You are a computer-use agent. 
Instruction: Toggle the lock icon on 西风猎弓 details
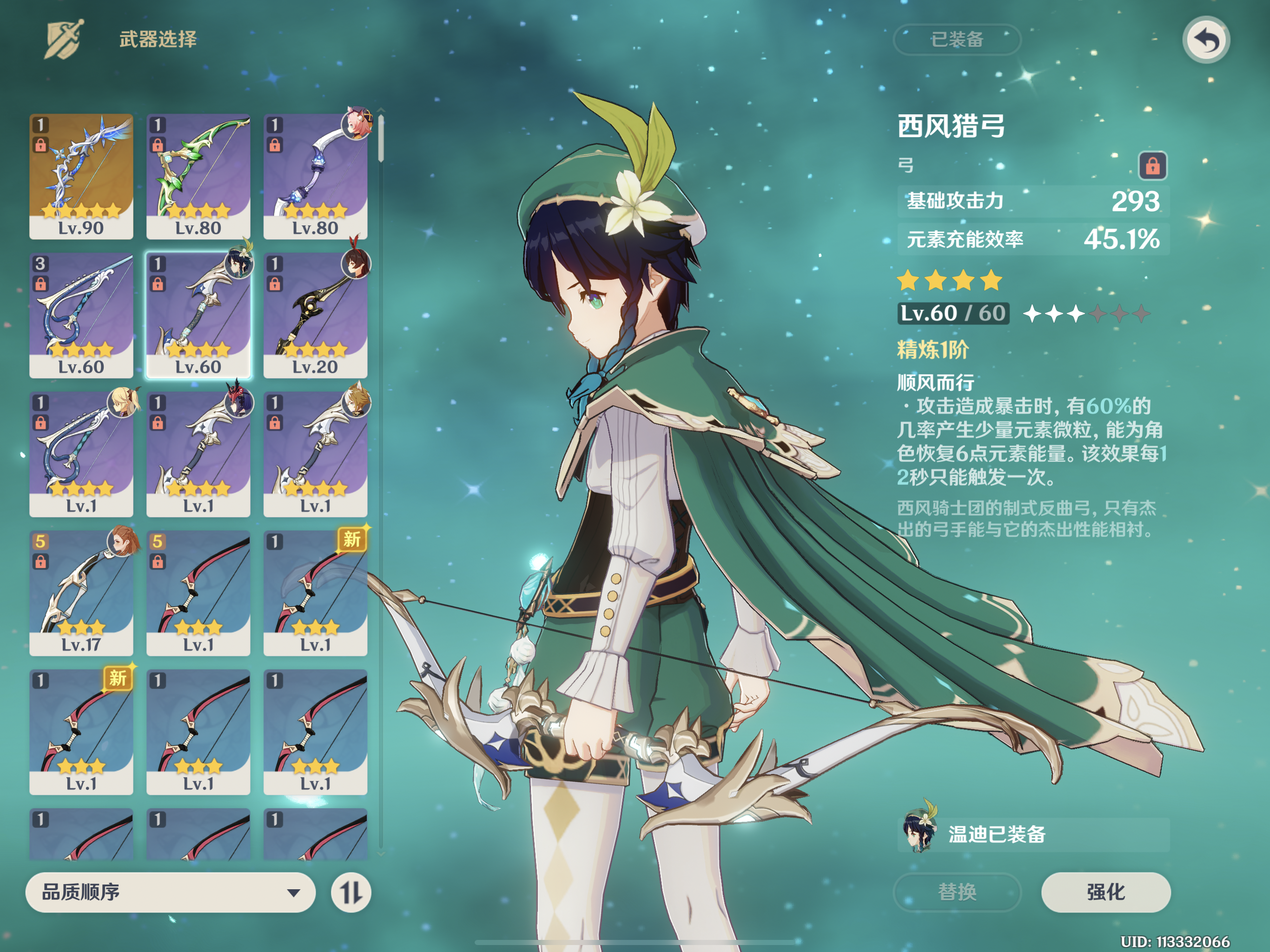[1152, 166]
